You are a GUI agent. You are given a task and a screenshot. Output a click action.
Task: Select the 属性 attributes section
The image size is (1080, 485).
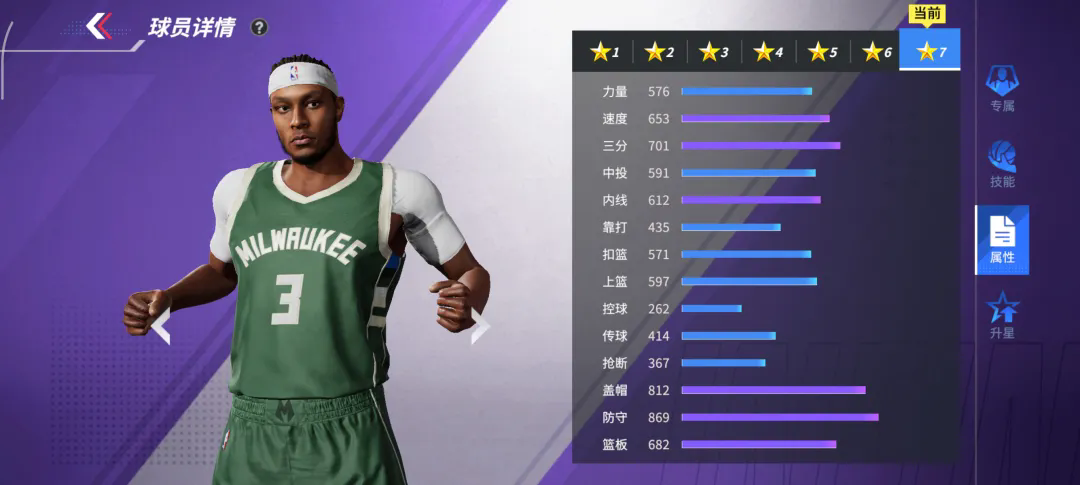pyautogui.click(x=1002, y=240)
